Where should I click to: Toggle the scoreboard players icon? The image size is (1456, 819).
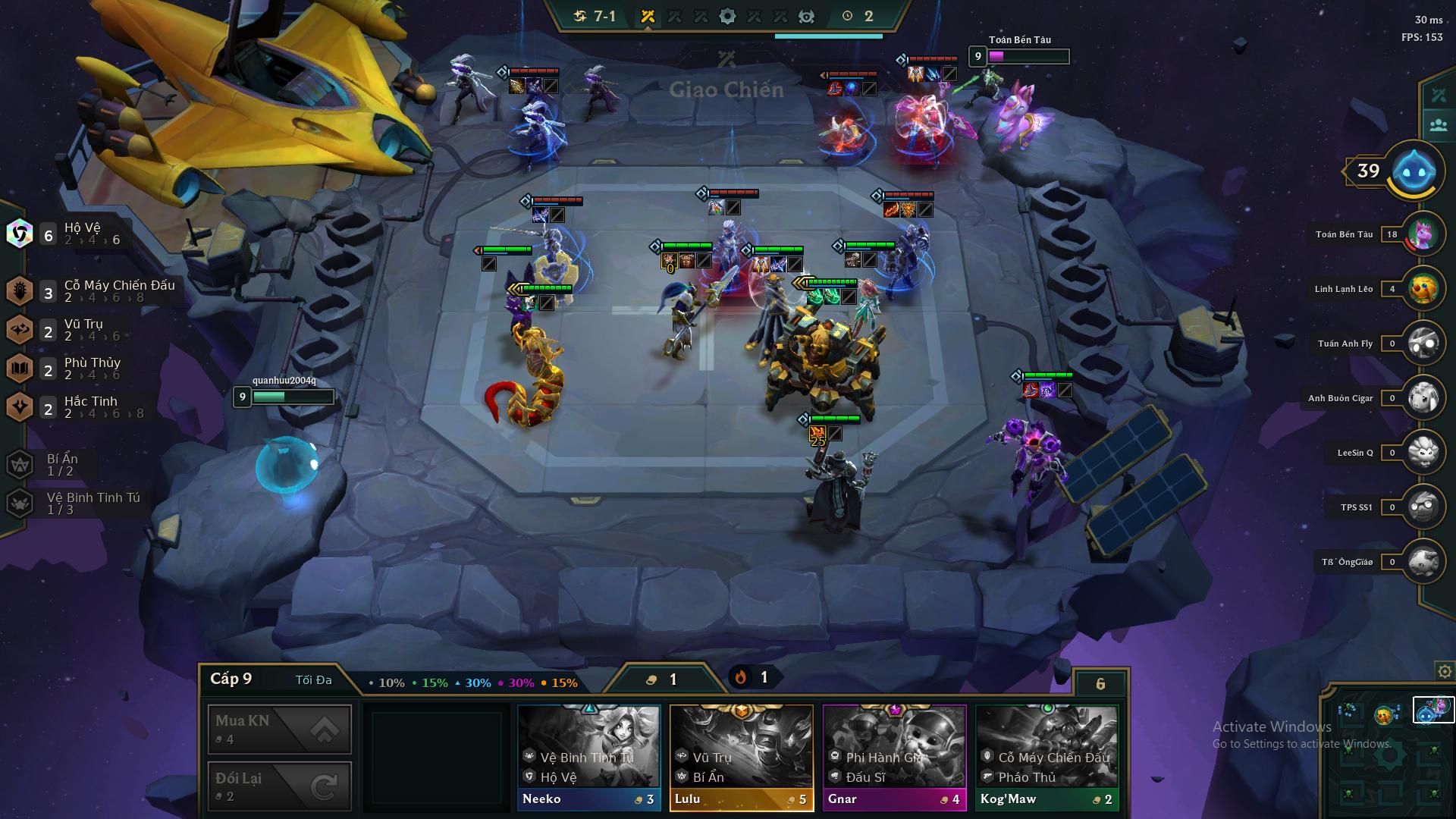1438,125
